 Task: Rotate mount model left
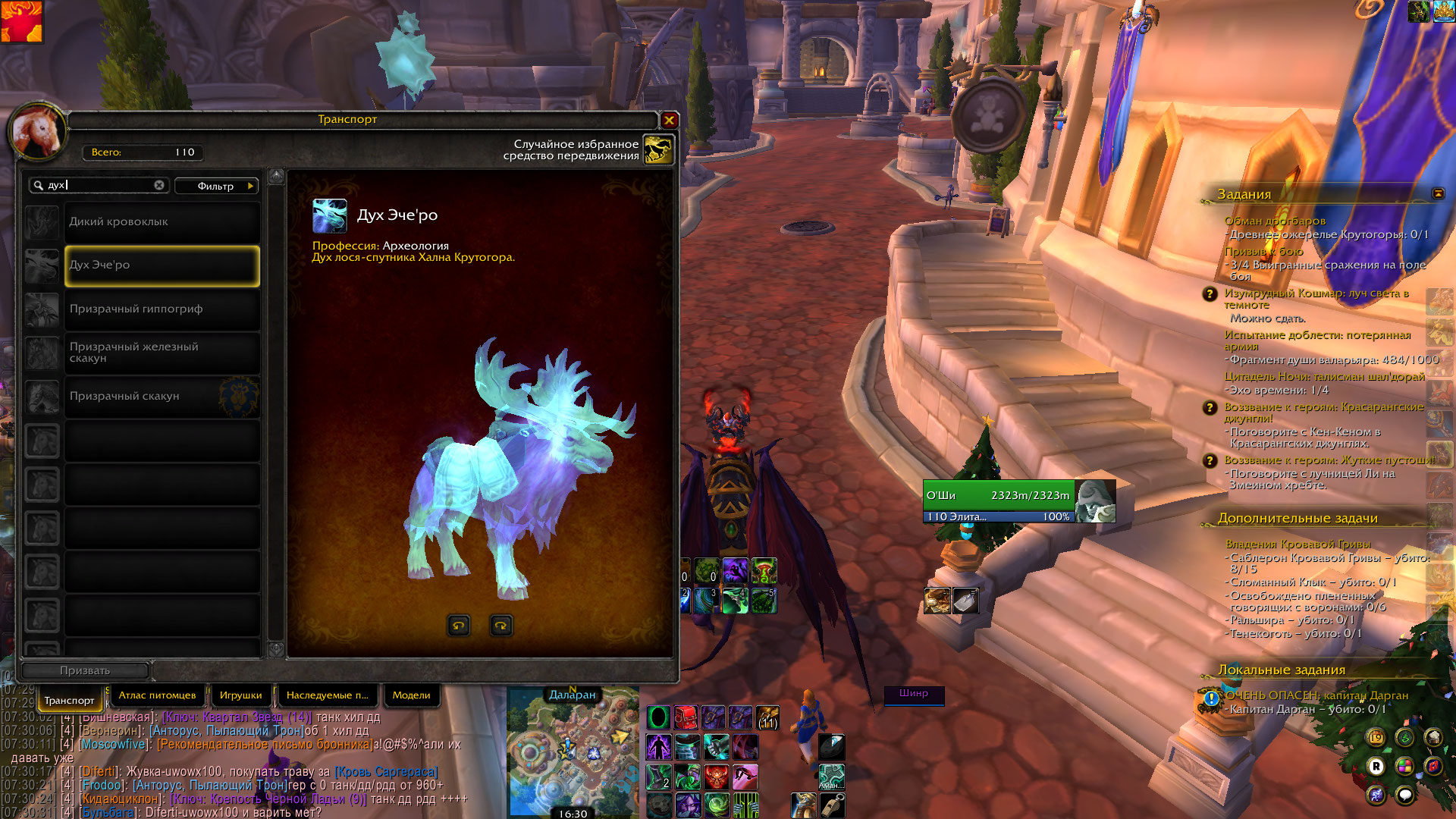(458, 626)
